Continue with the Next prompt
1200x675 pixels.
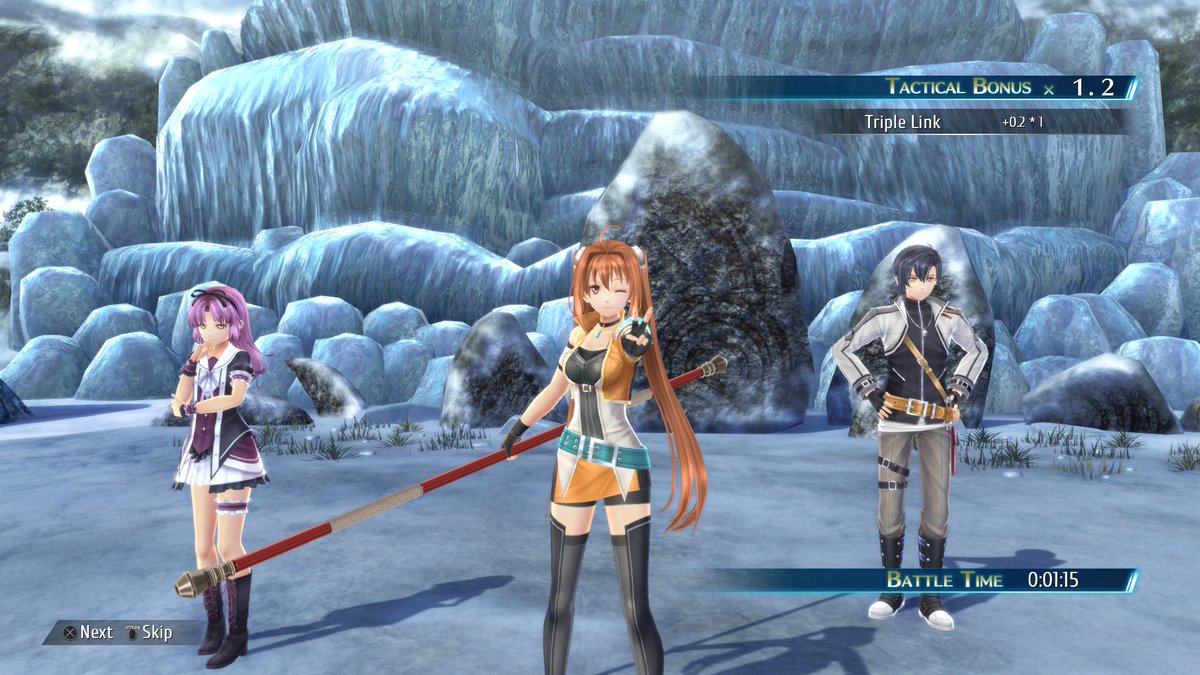point(88,632)
